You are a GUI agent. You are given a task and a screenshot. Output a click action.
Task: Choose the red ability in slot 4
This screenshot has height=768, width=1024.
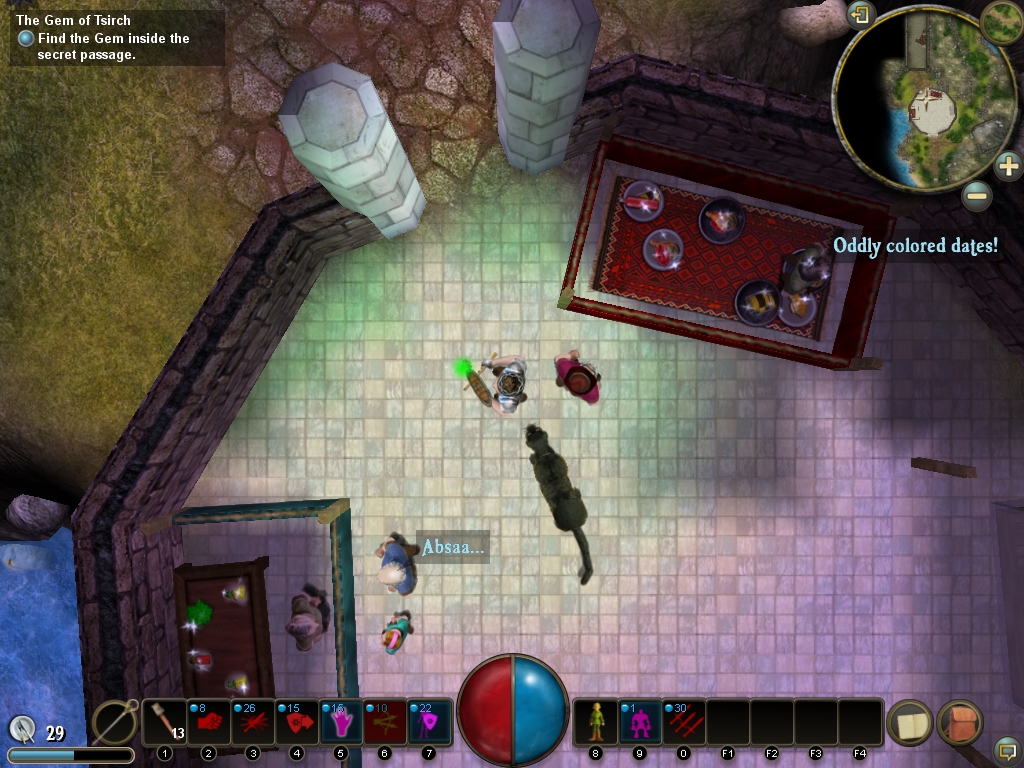point(297,722)
